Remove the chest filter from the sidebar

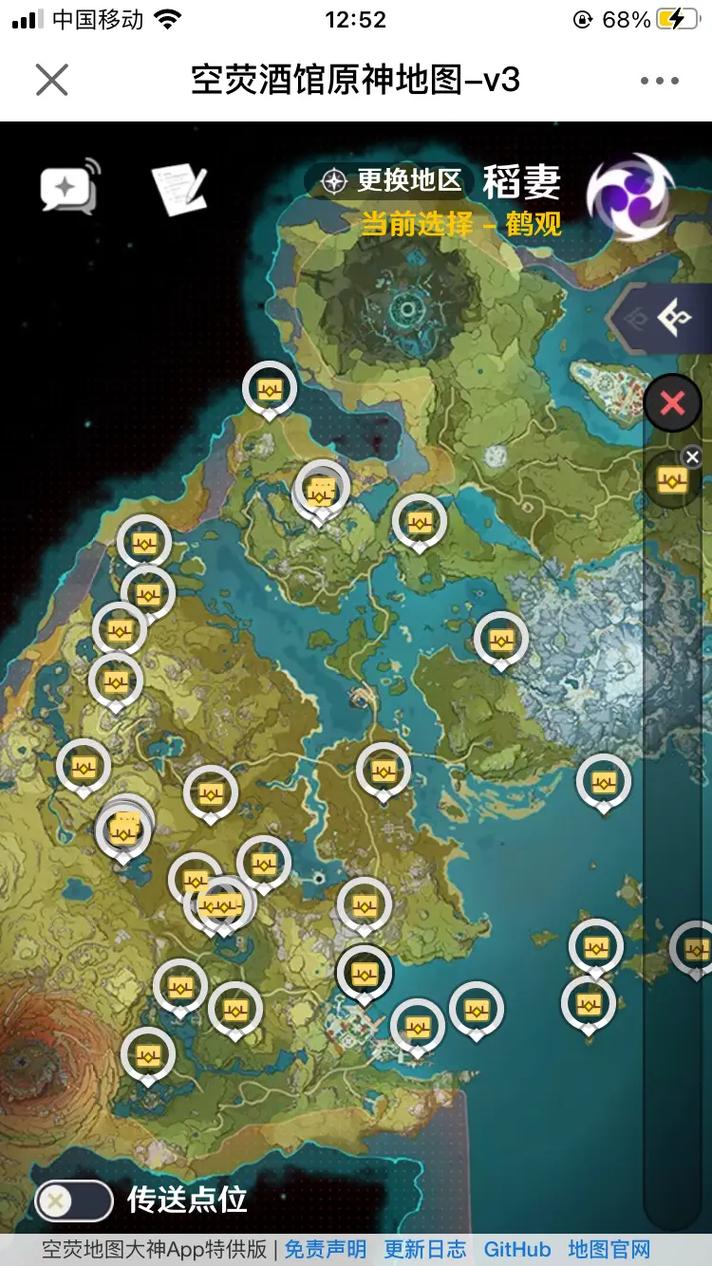692,457
